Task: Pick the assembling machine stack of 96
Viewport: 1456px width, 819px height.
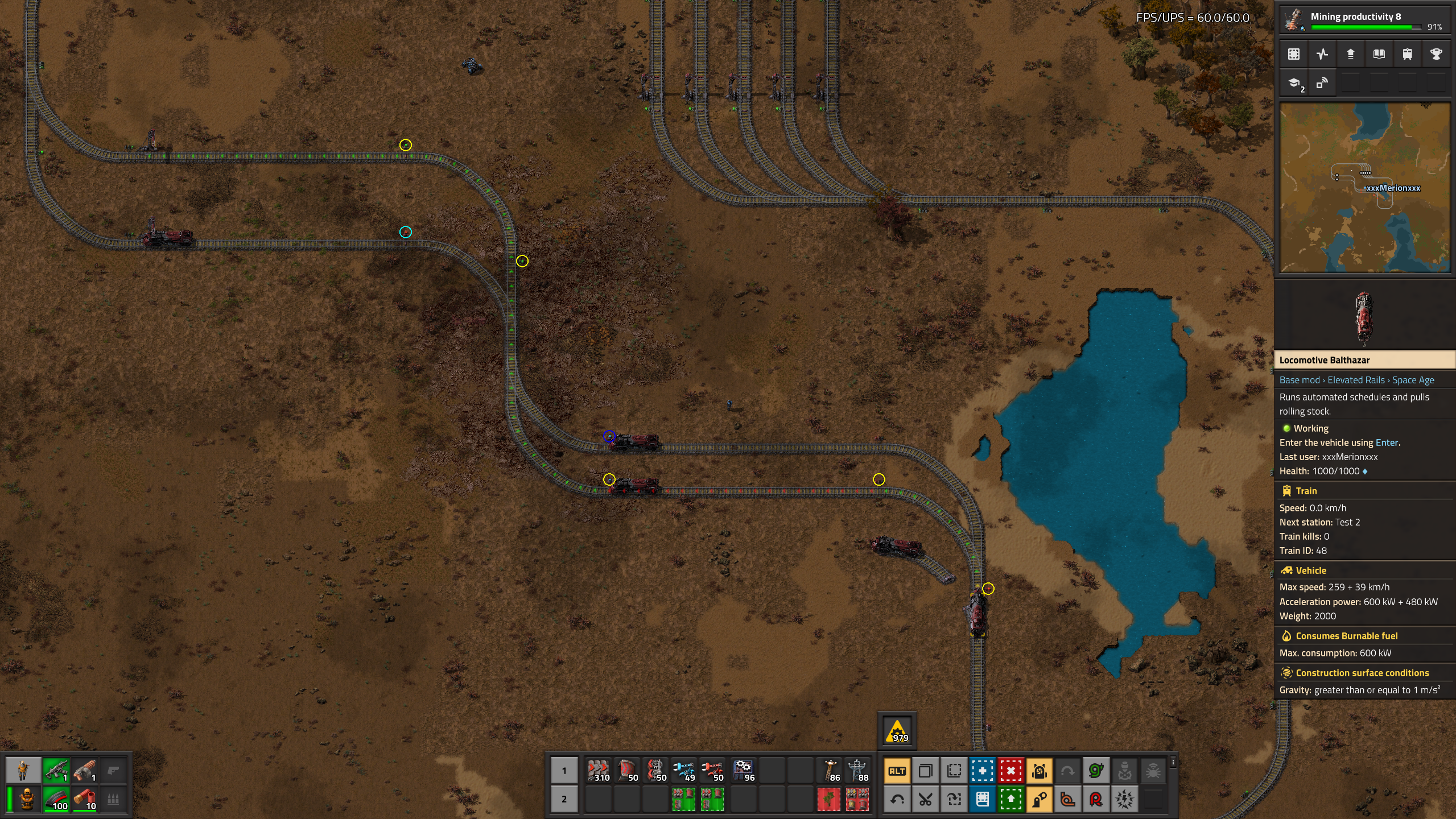Action: pos(743,771)
